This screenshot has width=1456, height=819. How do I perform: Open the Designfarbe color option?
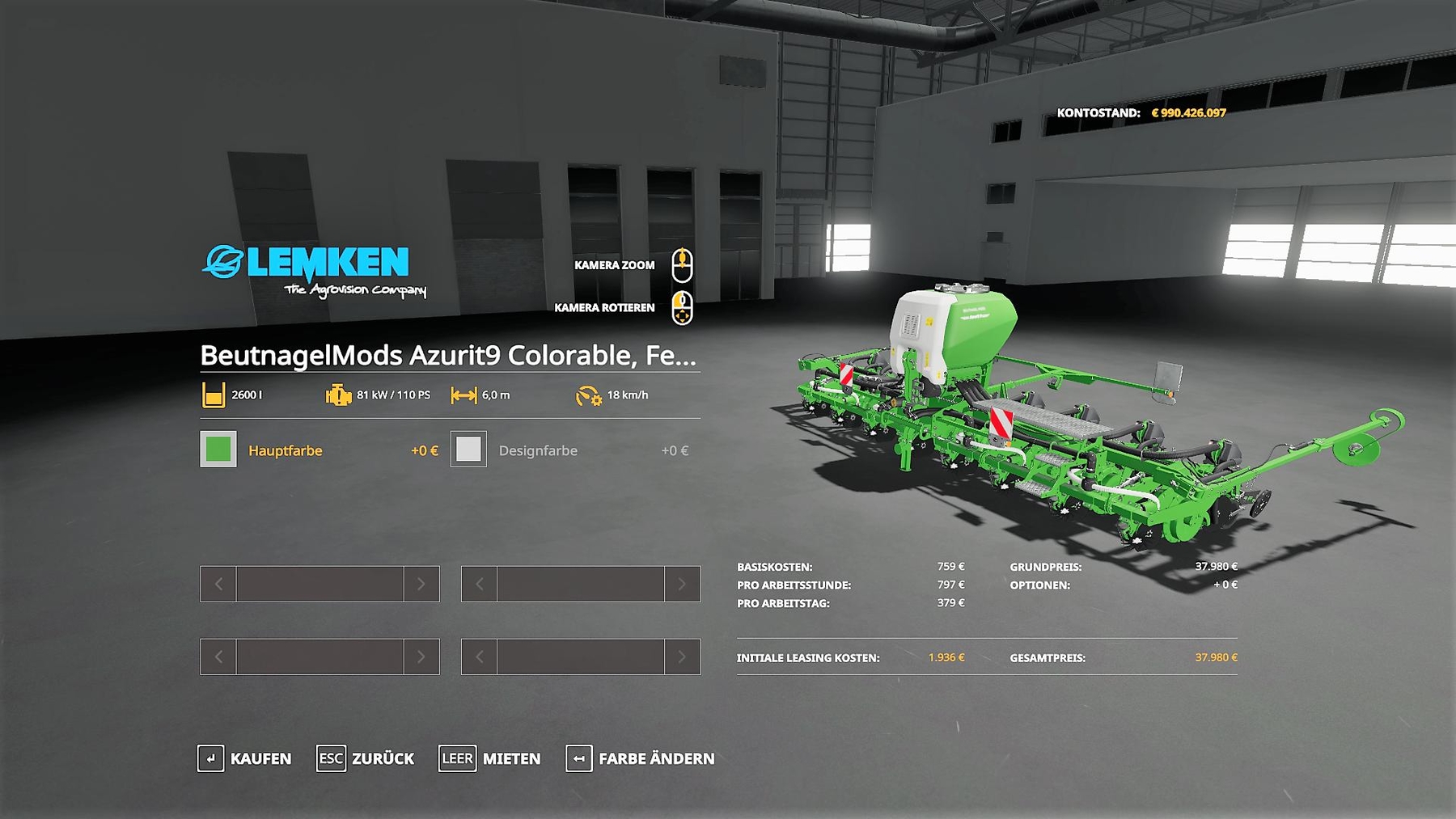click(538, 450)
